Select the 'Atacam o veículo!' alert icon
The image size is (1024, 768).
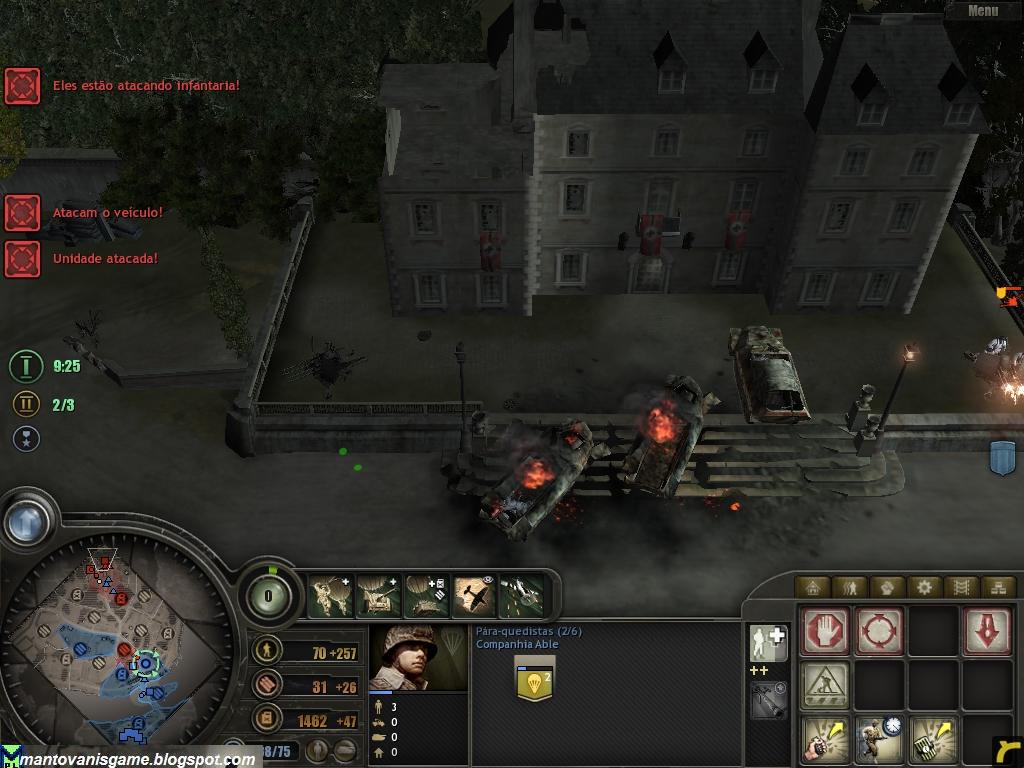tap(22, 212)
